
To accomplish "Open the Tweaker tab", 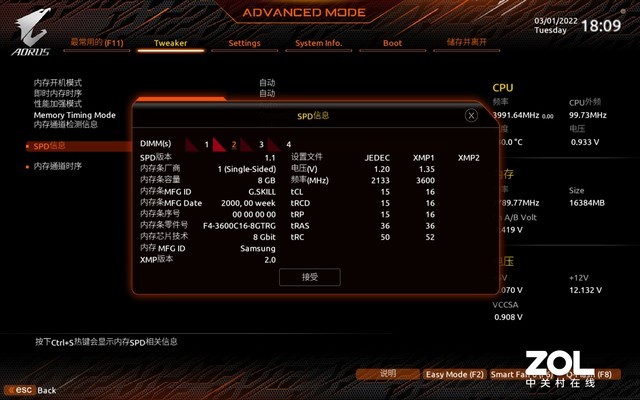I will [170, 43].
